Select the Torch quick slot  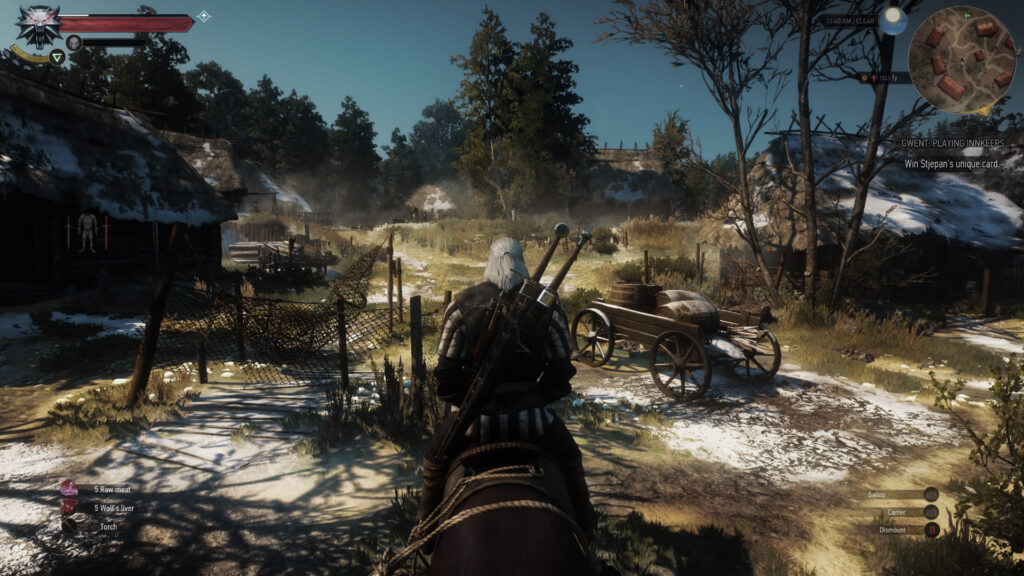[x=70, y=523]
